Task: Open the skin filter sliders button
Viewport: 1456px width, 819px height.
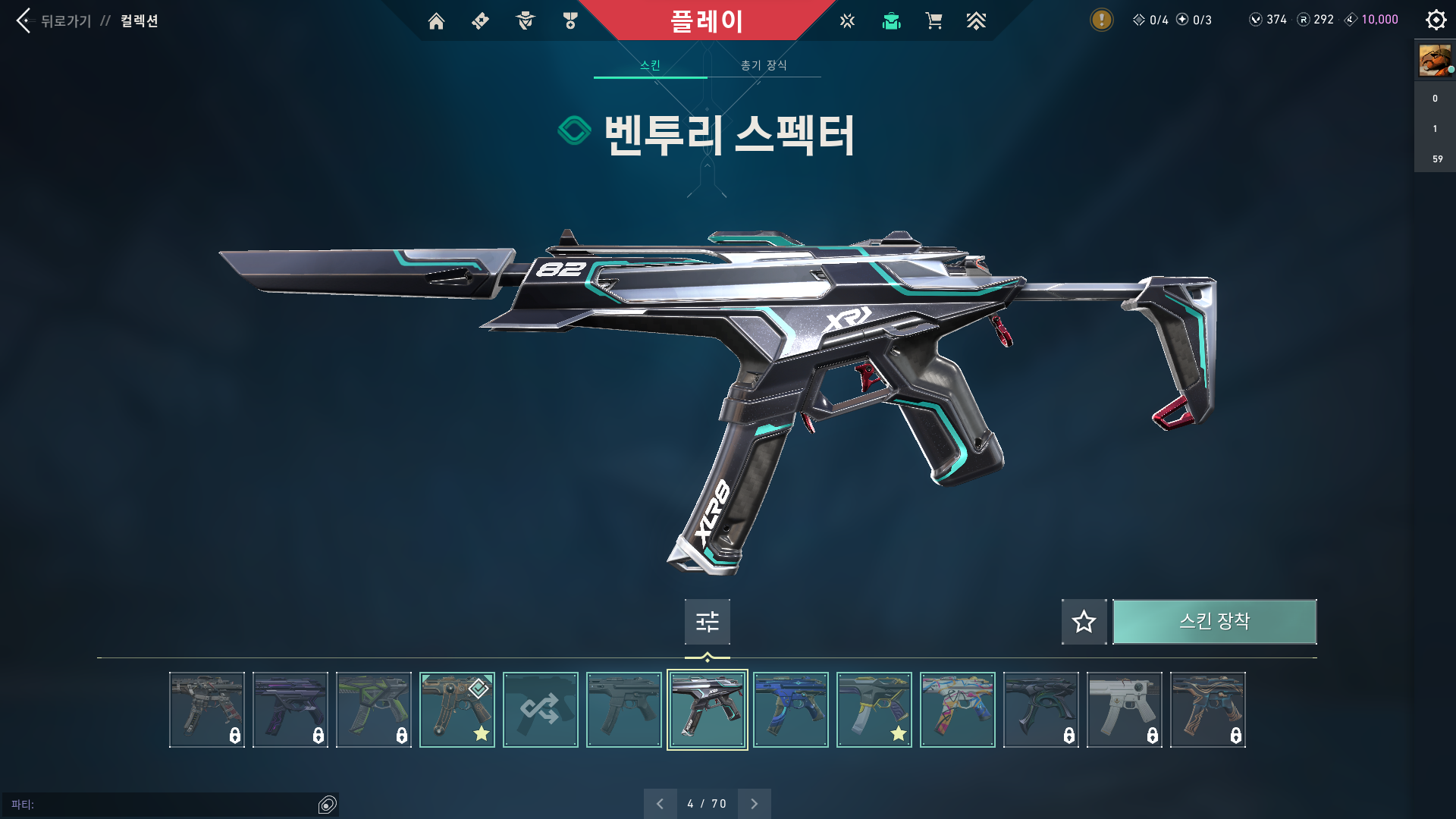Action: 707,622
